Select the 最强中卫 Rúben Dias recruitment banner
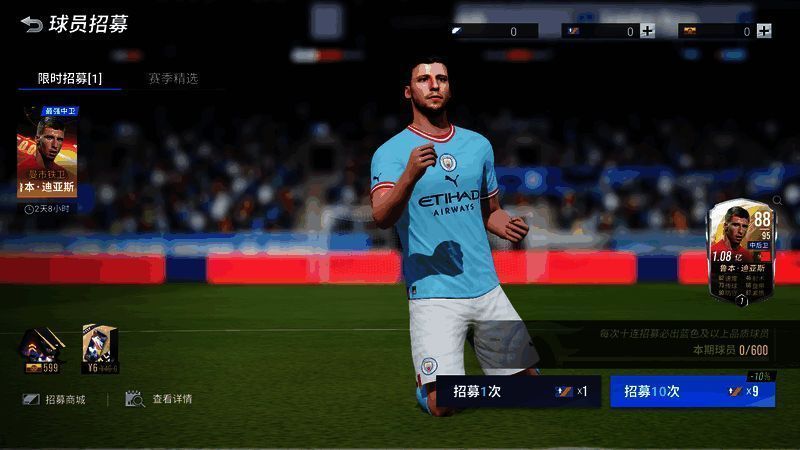The height and width of the screenshot is (450, 800). click(x=47, y=156)
